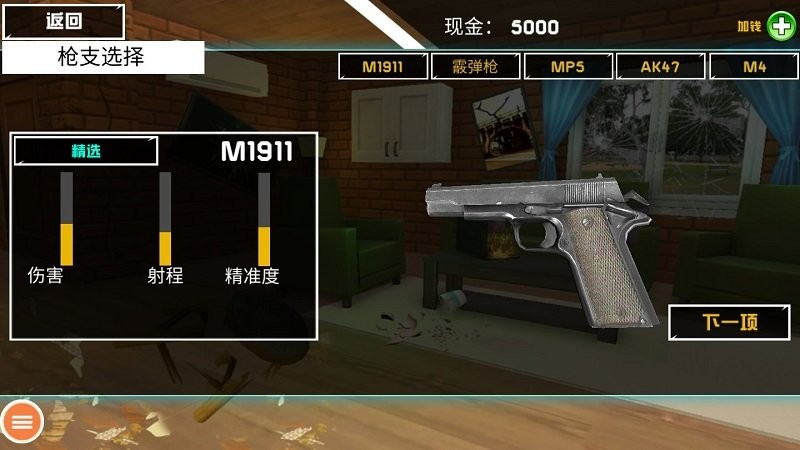Open the AK47 weapon tab
The width and height of the screenshot is (800, 450).
(660, 67)
